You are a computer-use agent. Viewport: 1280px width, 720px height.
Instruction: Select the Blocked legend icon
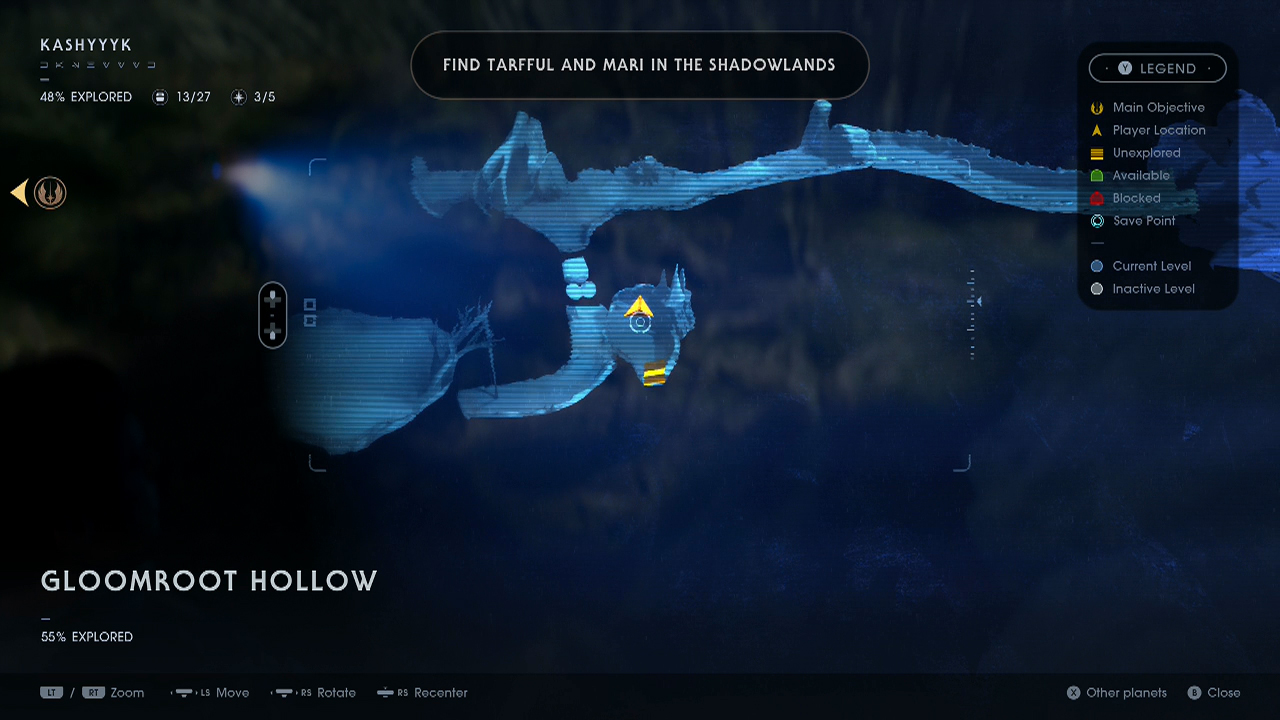pyautogui.click(x=1097, y=198)
